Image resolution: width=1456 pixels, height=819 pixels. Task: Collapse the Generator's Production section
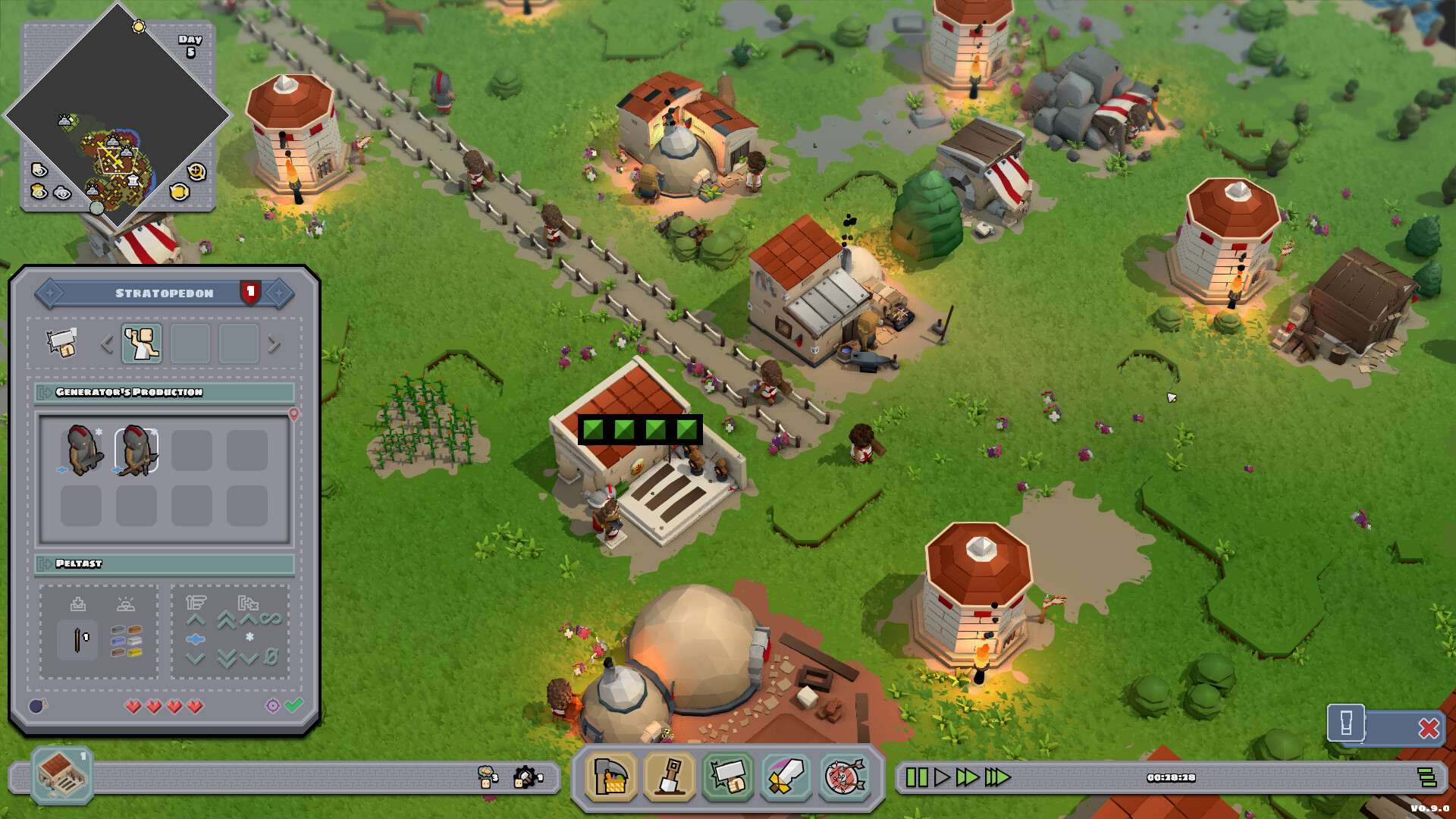pyautogui.click(x=43, y=391)
